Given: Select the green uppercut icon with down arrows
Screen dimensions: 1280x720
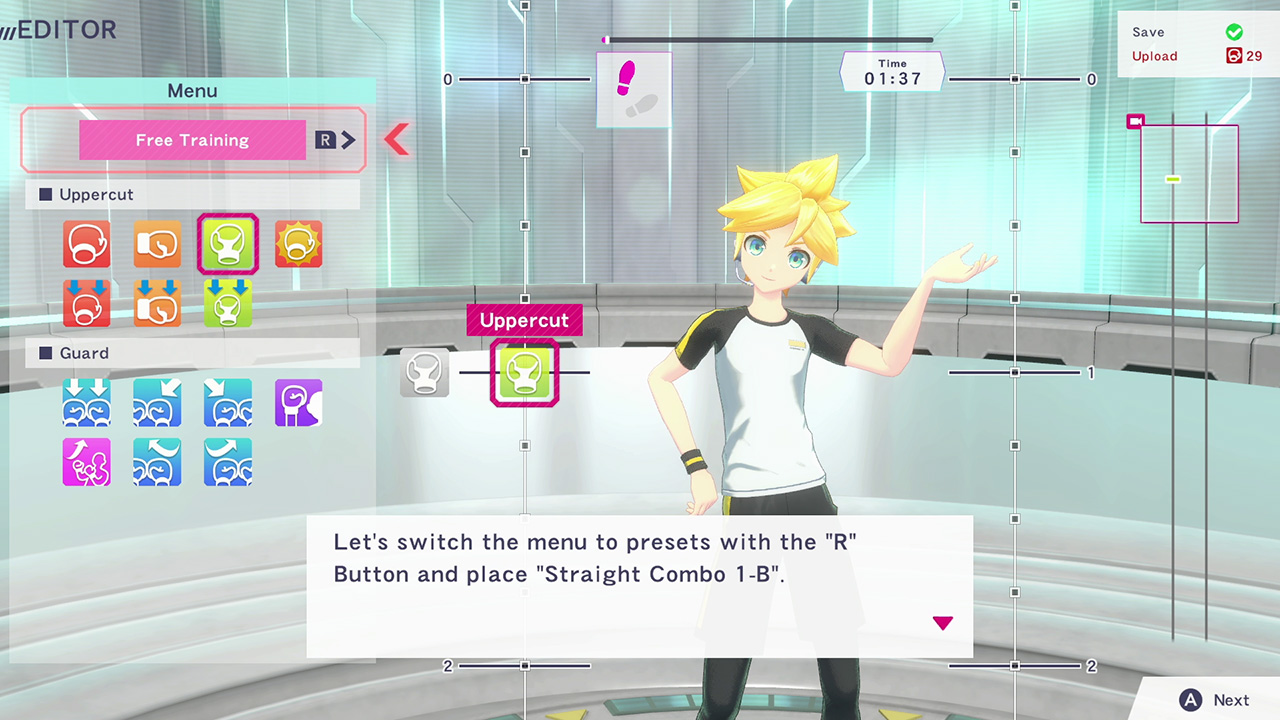Looking at the screenshot, I should pos(228,303).
